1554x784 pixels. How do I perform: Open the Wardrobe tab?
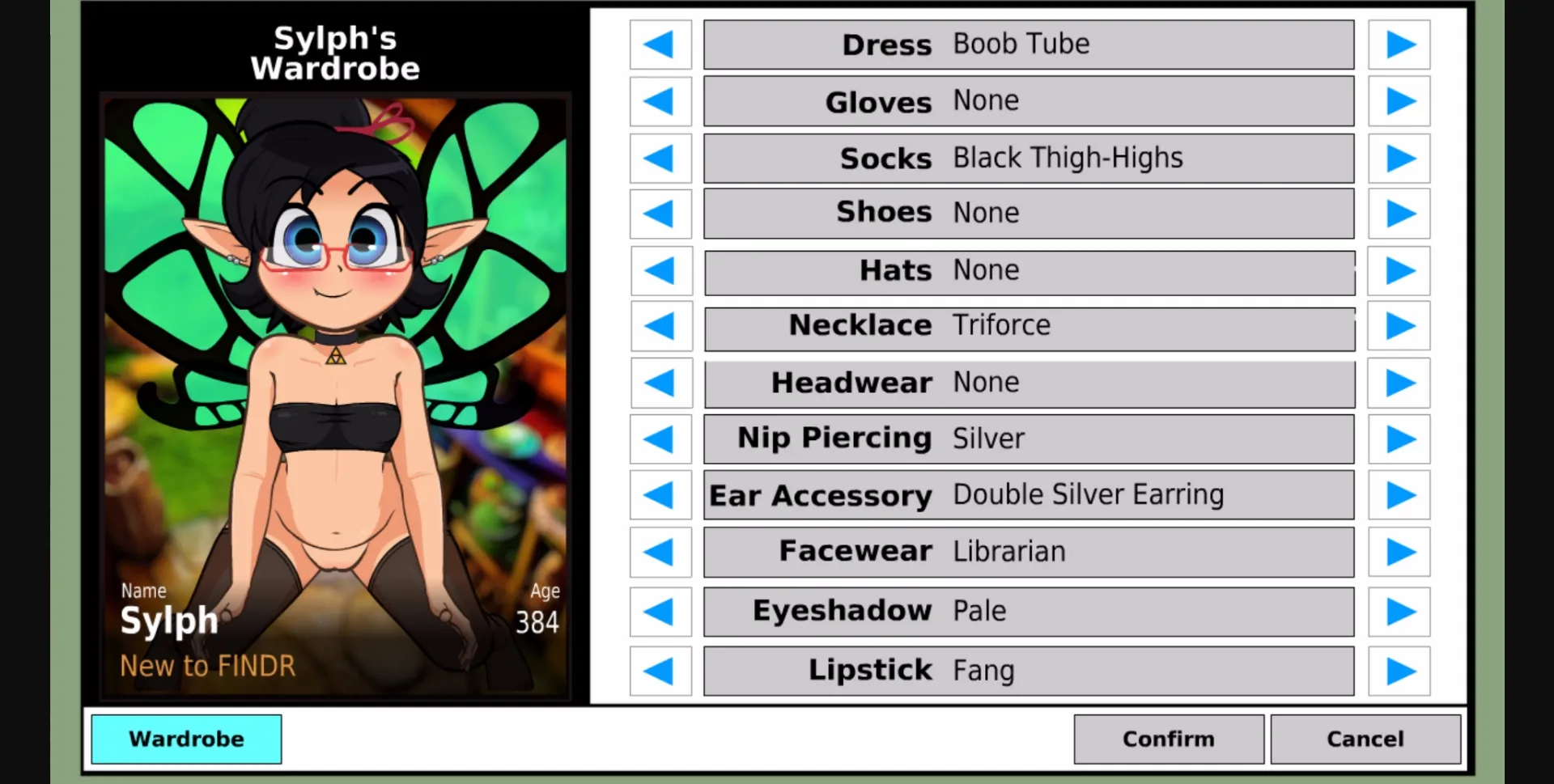pos(186,739)
